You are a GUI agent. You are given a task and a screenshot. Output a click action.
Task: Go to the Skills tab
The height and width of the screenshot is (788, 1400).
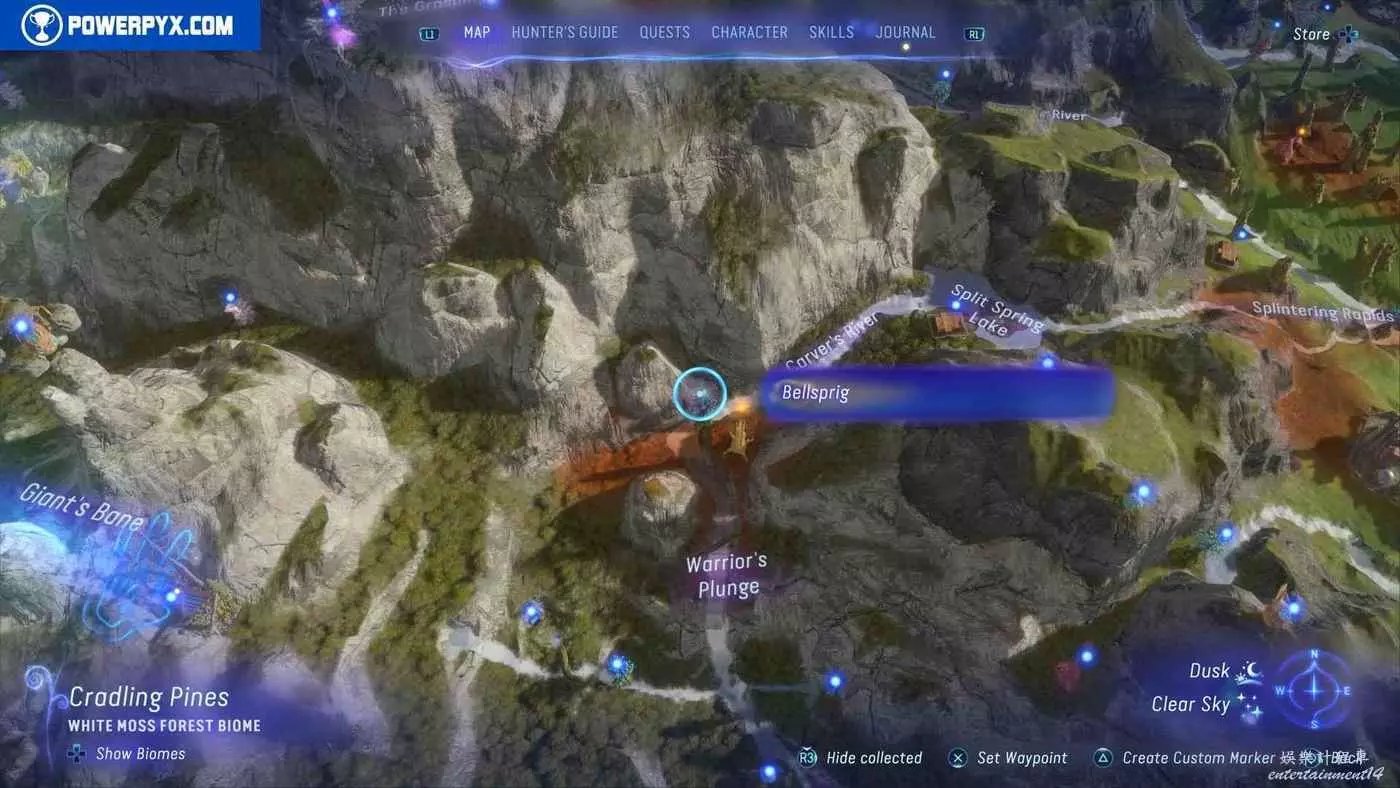click(831, 32)
